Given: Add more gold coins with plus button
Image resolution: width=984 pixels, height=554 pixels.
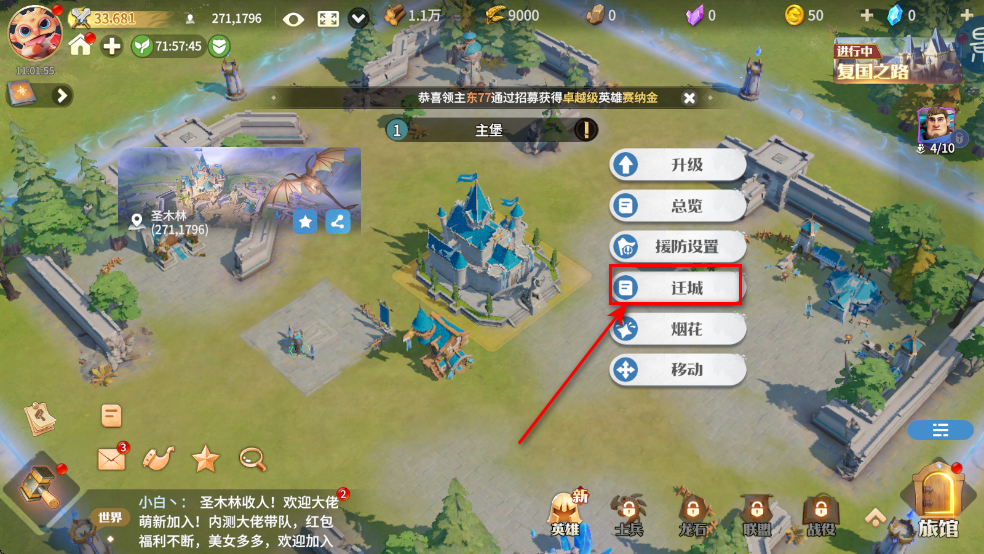Looking at the screenshot, I should (x=866, y=15).
